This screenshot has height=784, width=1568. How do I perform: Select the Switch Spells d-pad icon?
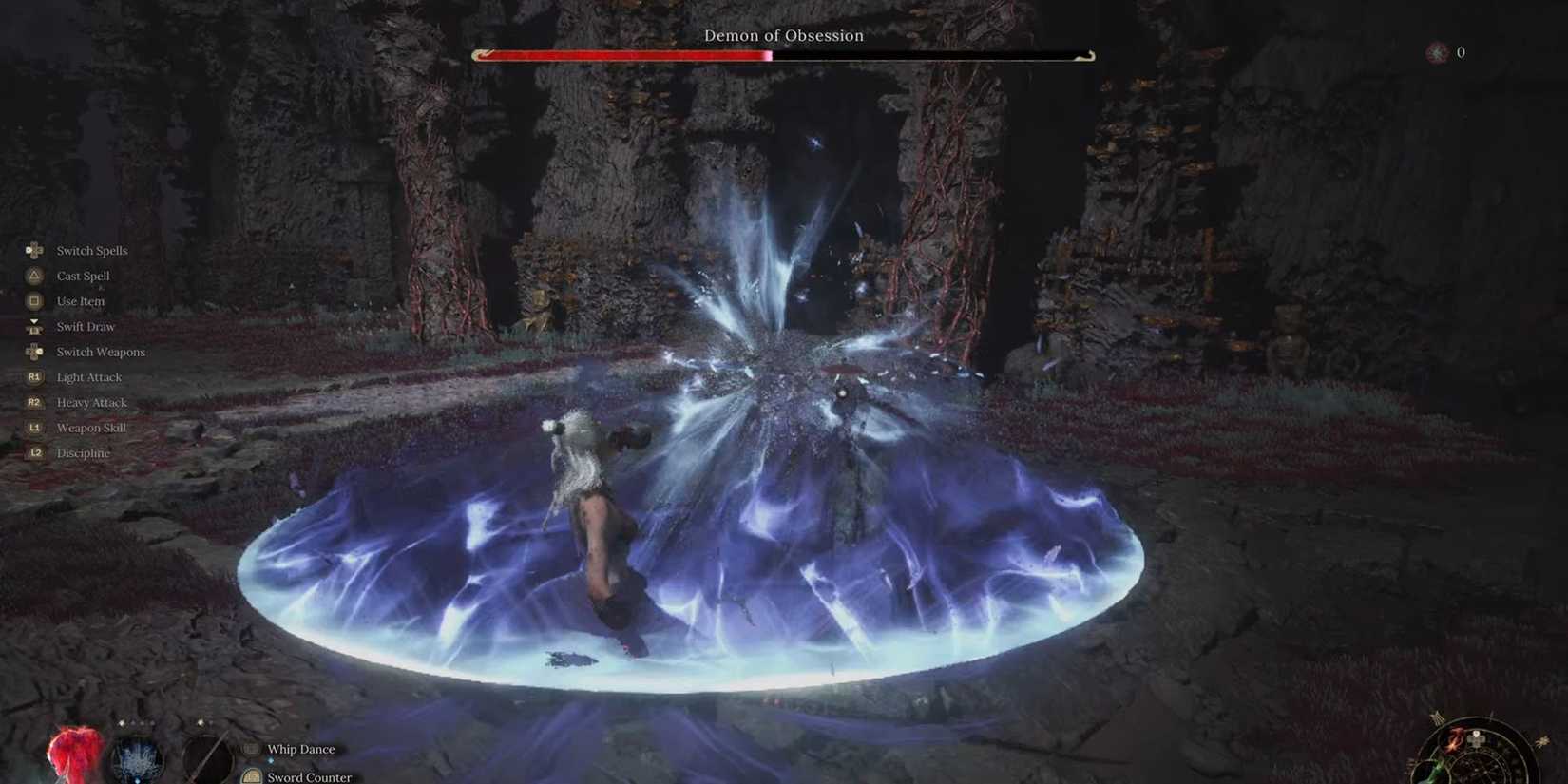click(x=34, y=250)
